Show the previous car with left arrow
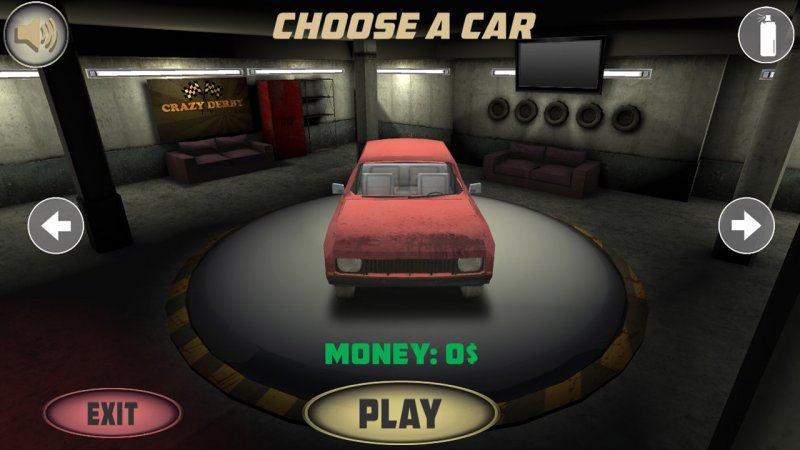This screenshot has height=450, width=800. (56, 226)
